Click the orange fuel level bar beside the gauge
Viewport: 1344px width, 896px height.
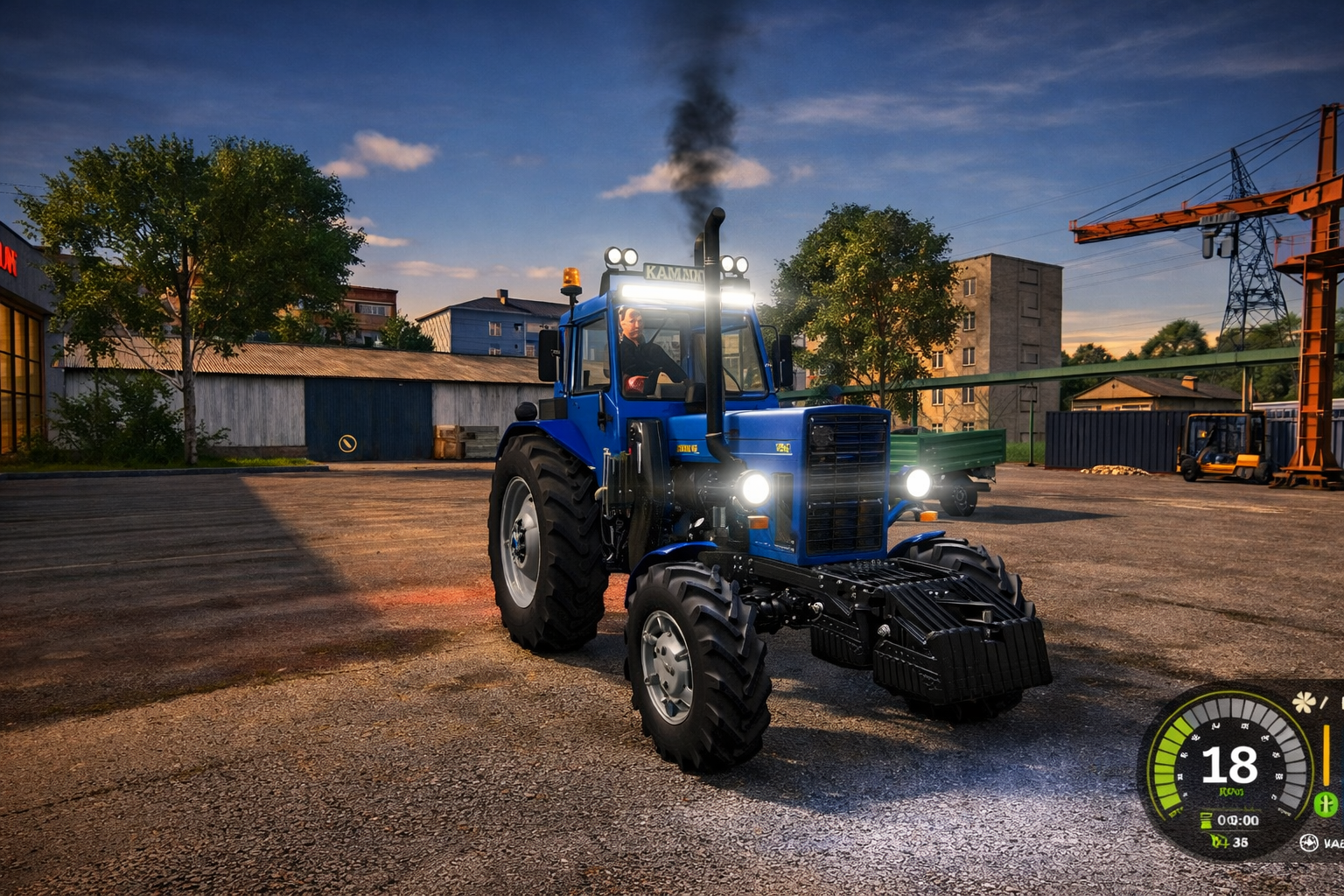click(x=1327, y=754)
